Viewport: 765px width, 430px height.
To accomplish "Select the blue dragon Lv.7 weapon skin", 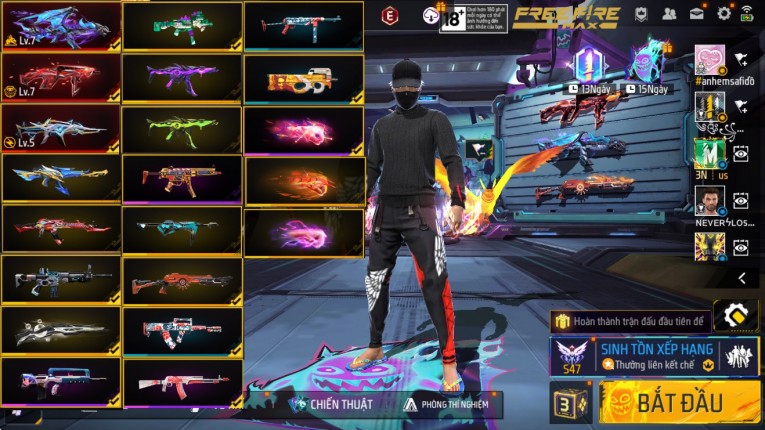I will tap(61, 26).
